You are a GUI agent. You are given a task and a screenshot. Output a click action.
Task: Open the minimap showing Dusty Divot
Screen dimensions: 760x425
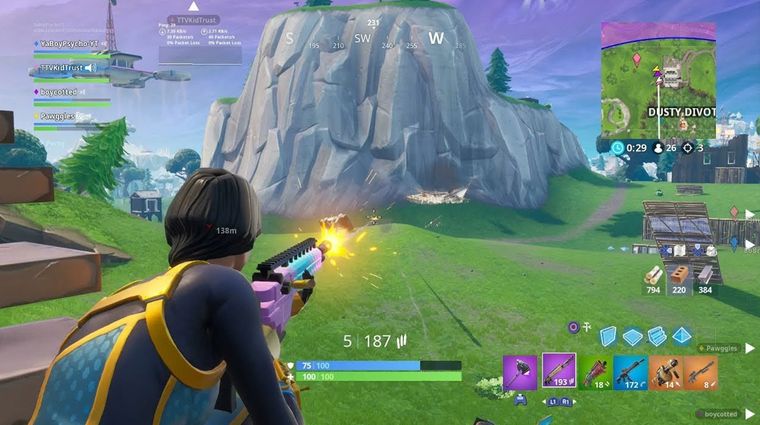[658, 80]
